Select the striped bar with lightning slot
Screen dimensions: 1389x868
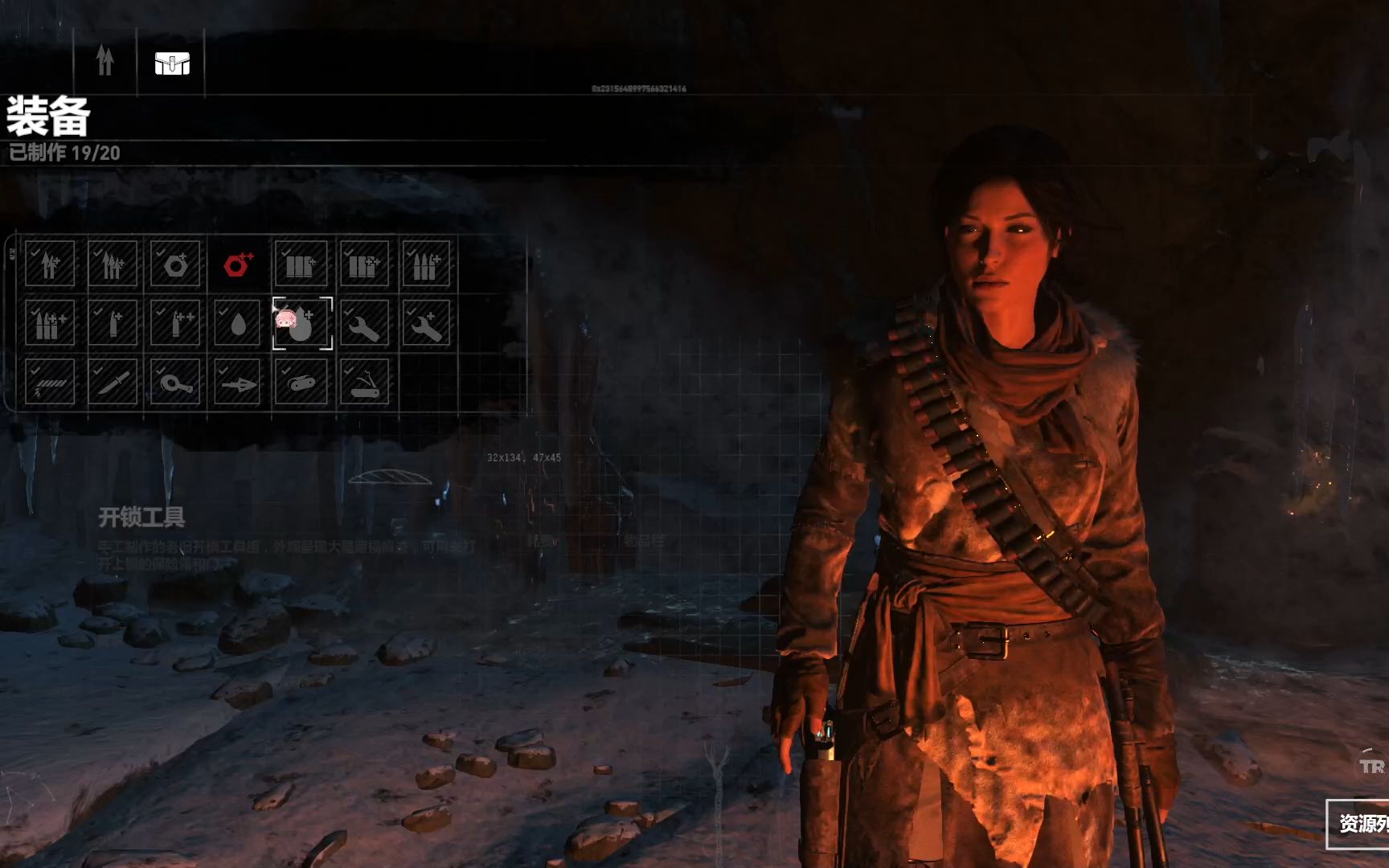(50, 382)
